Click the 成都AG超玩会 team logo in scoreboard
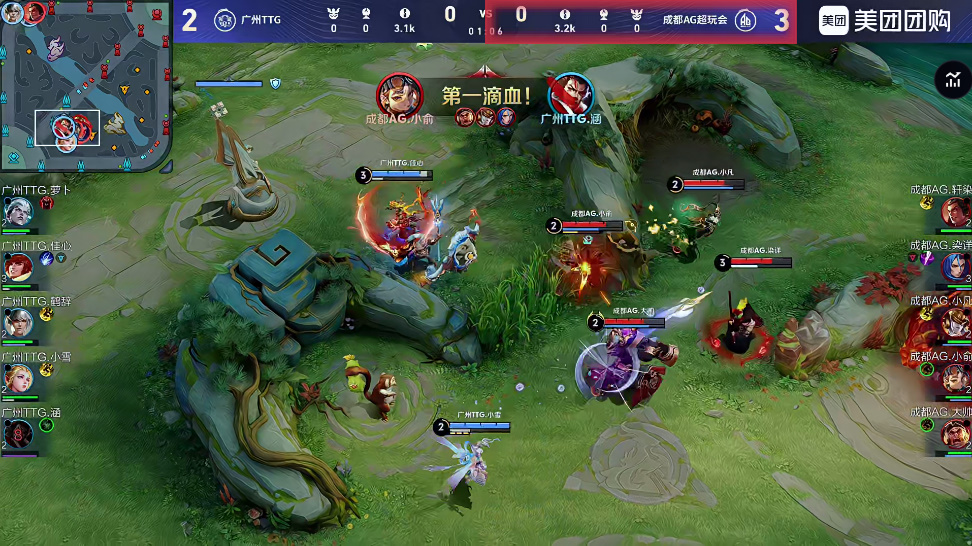 745,21
